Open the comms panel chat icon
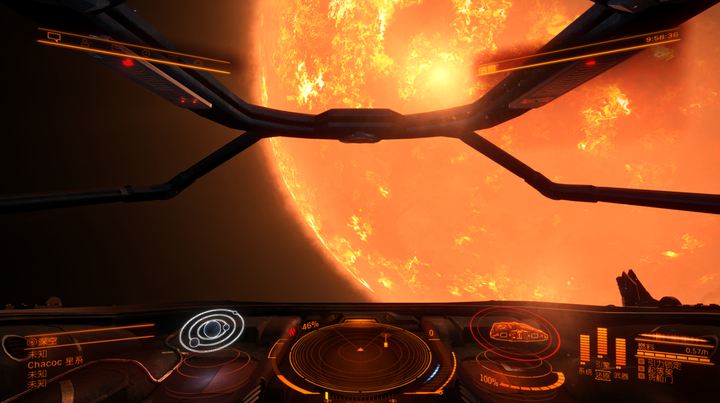The height and width of the screenshot is (403, 720). (54, 37)
